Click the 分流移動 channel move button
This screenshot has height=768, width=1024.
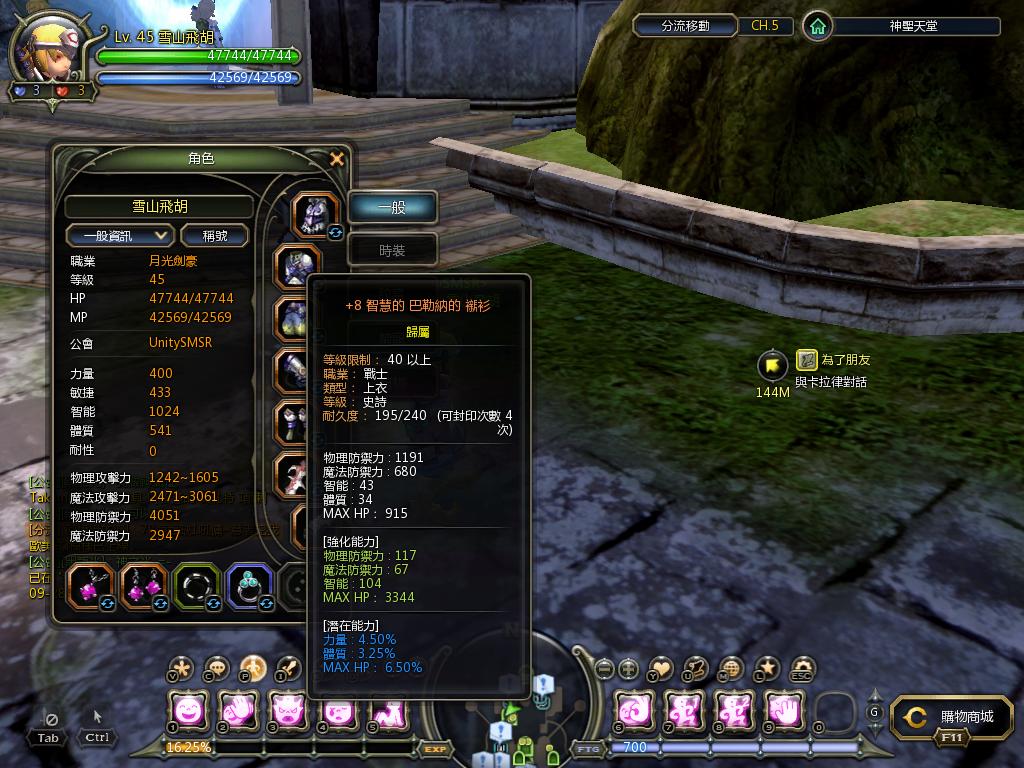(685, 25)
